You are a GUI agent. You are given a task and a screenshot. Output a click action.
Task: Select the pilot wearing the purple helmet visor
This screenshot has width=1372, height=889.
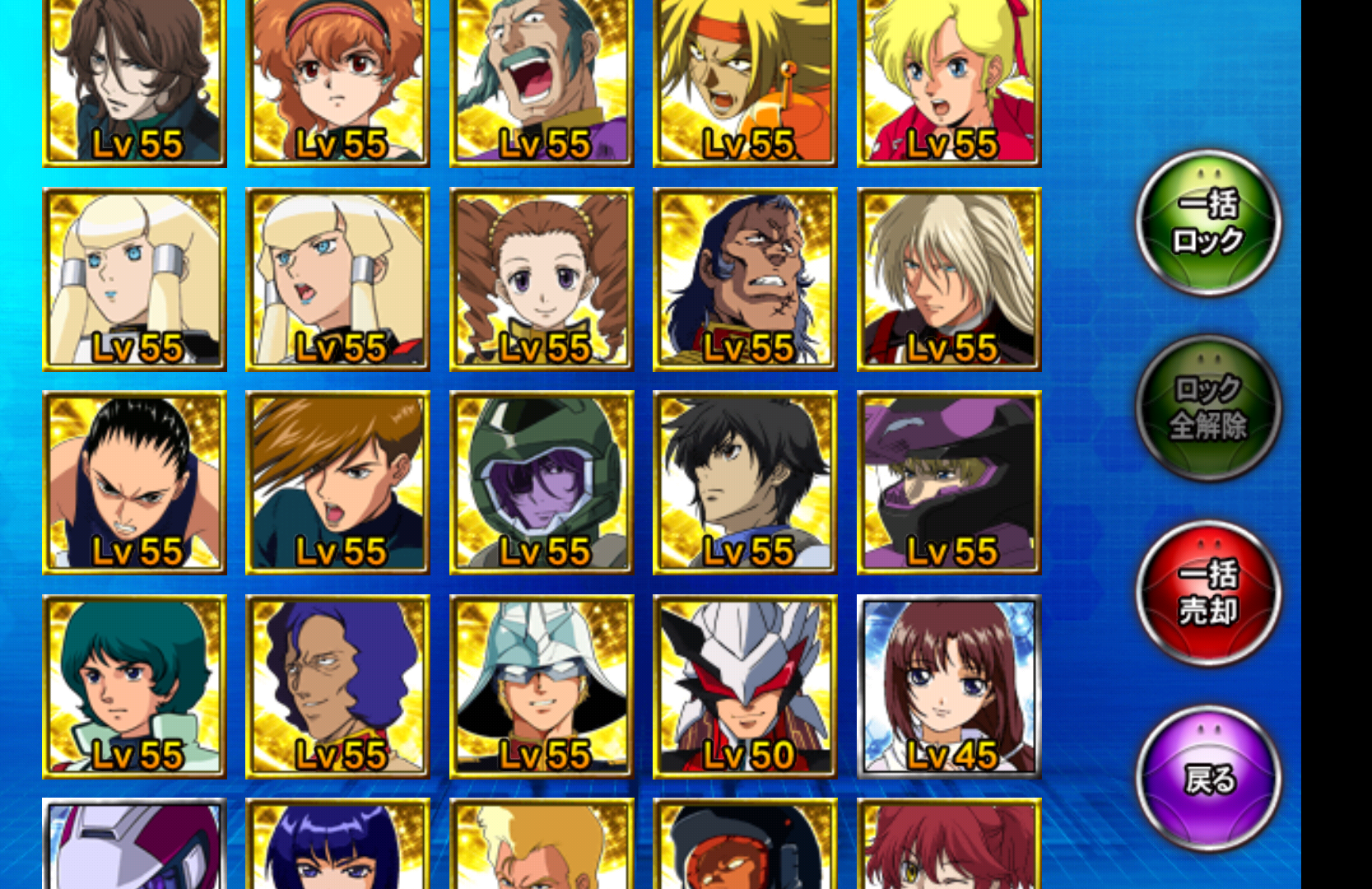pos(948,482)
